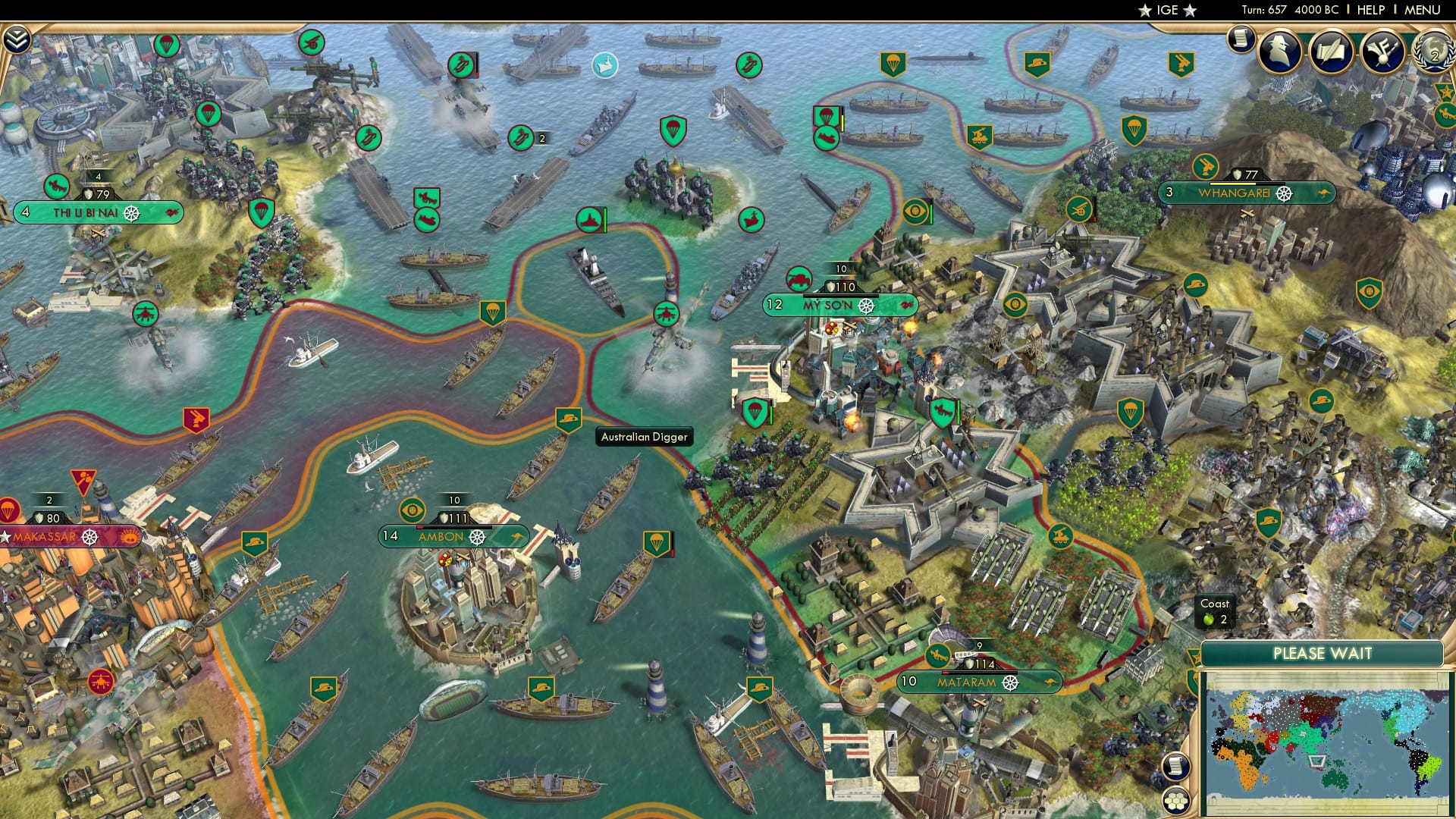1456x819 pixels.
Task: Click Mataram's growth progress bar
Action: click(x=980, y=672)
